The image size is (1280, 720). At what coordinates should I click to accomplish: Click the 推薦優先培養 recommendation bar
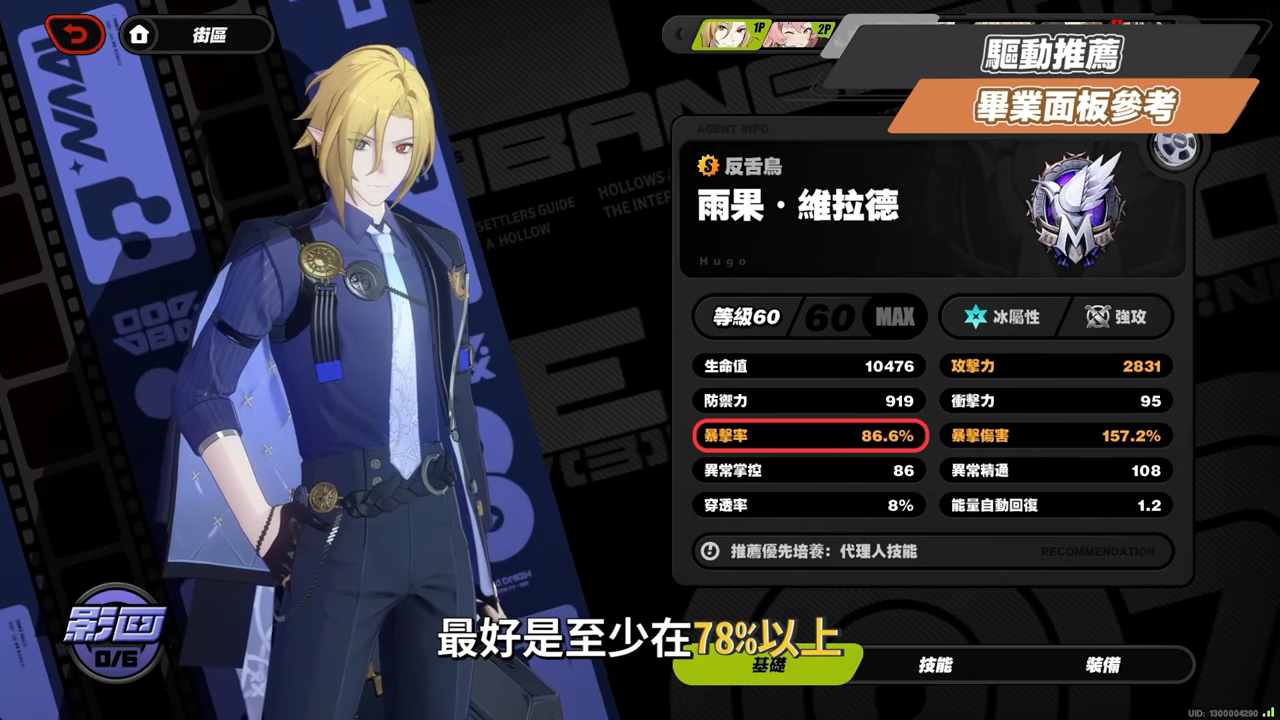tap(932, 551)
